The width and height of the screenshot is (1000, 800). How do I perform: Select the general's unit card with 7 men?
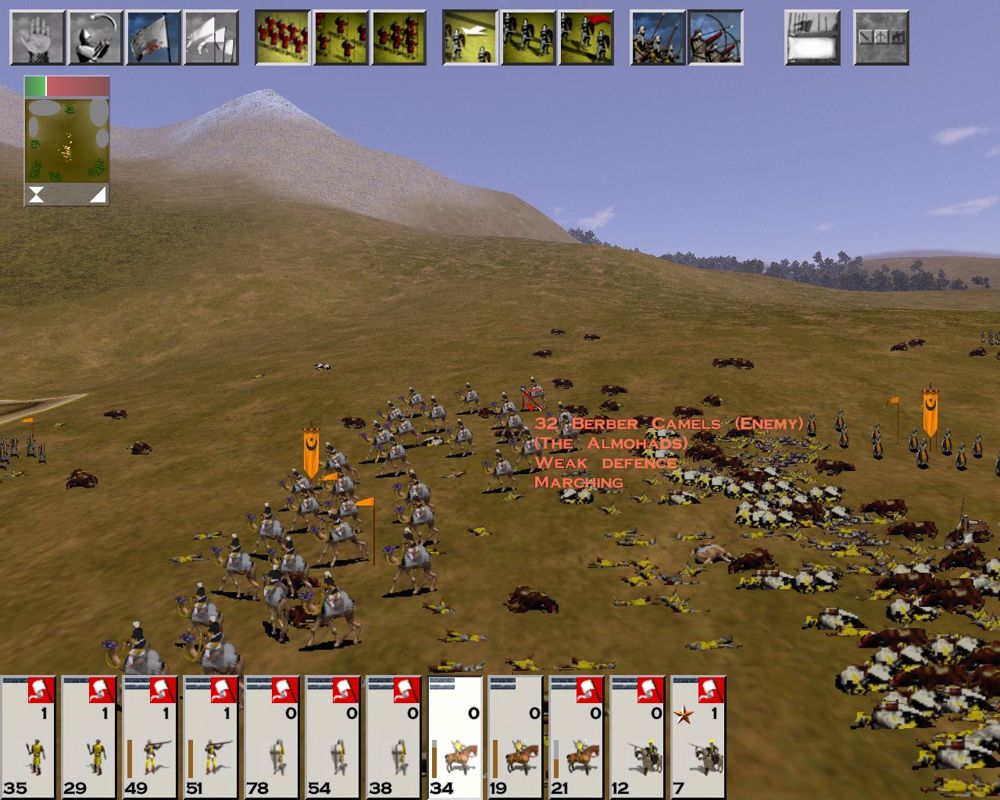698,737
